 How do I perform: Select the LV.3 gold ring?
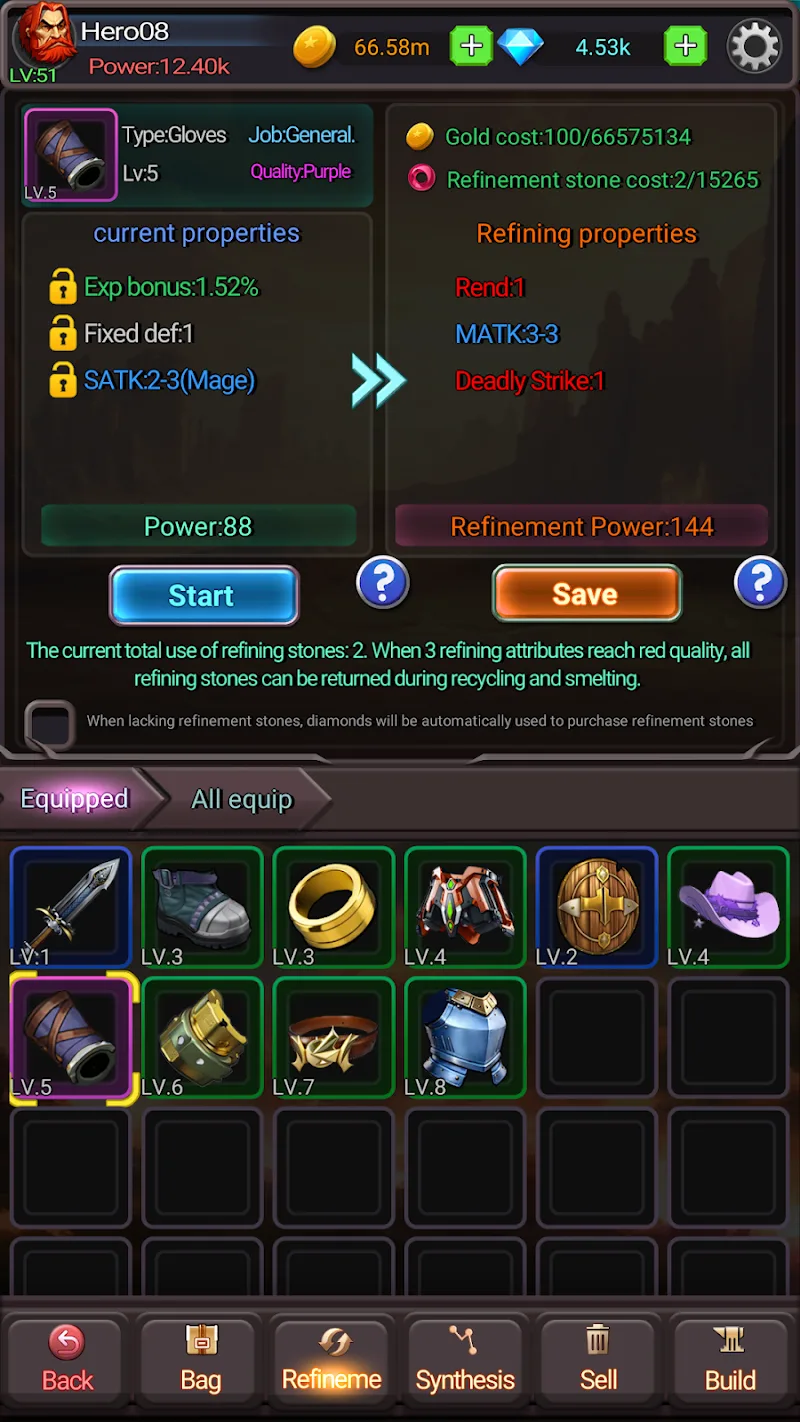(333, 908)
